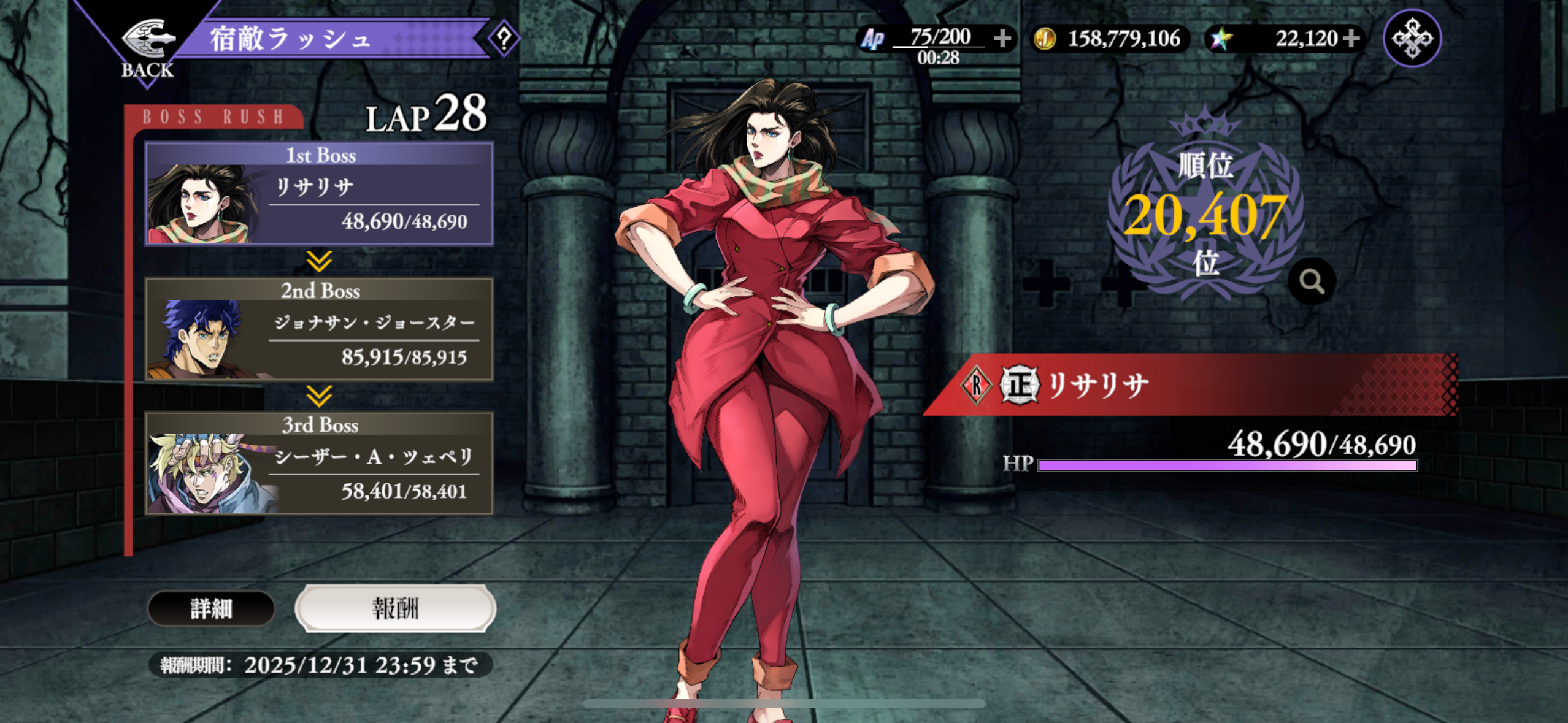The height and width of the screenshot is (723, 1568).
Task: Add rainbow star gems with plus button
Action: 1351,39
